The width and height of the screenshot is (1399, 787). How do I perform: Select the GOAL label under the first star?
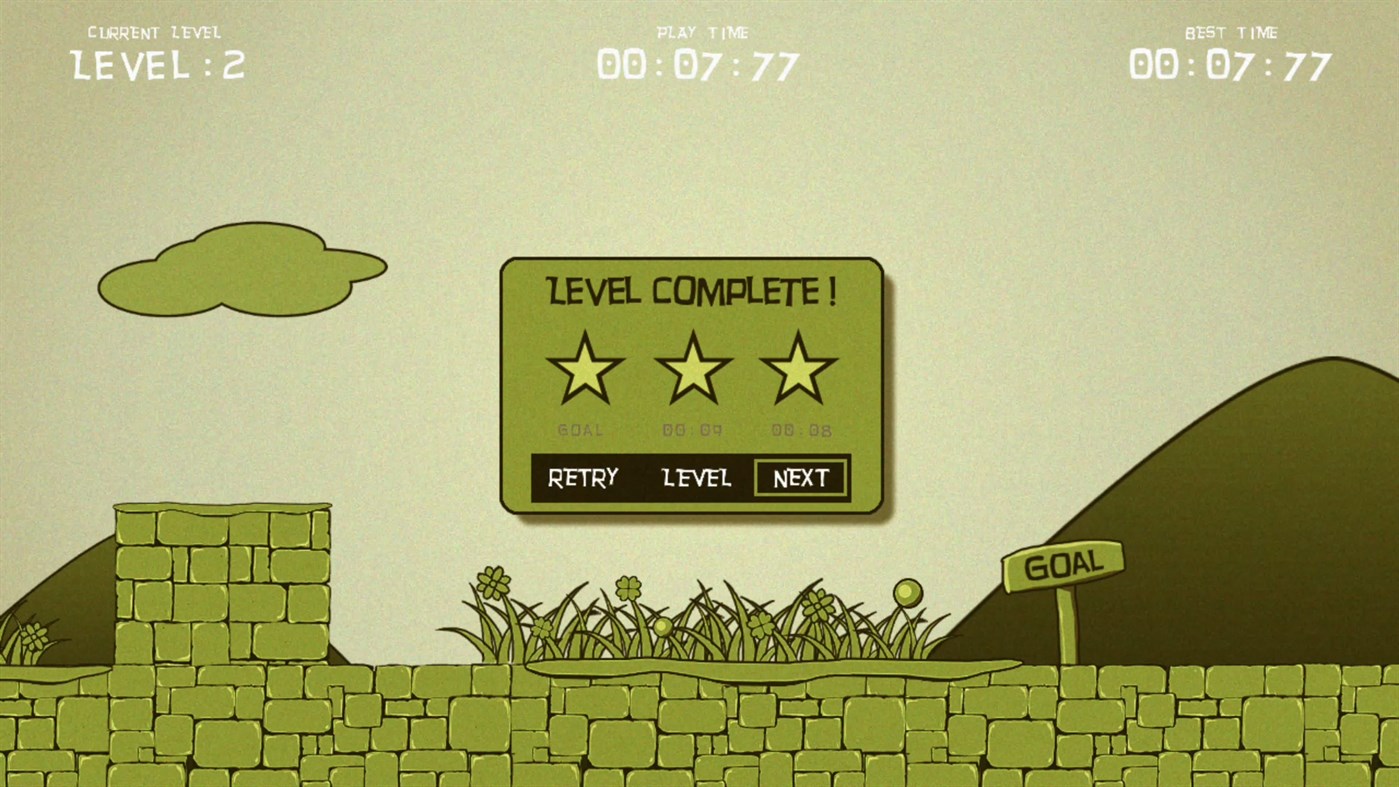click(581, 430)
